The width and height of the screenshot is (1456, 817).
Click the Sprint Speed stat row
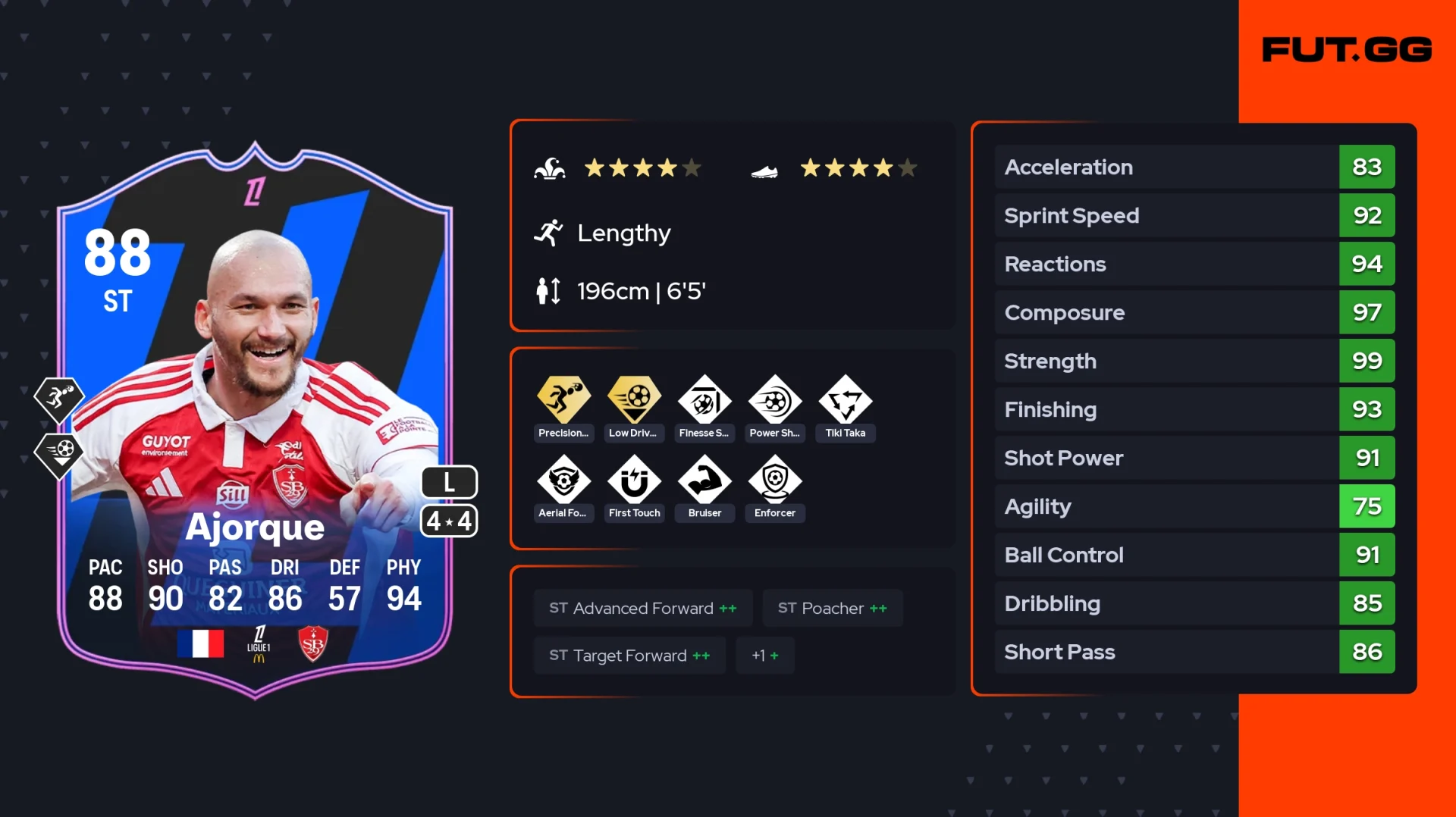coord(1194,215)
